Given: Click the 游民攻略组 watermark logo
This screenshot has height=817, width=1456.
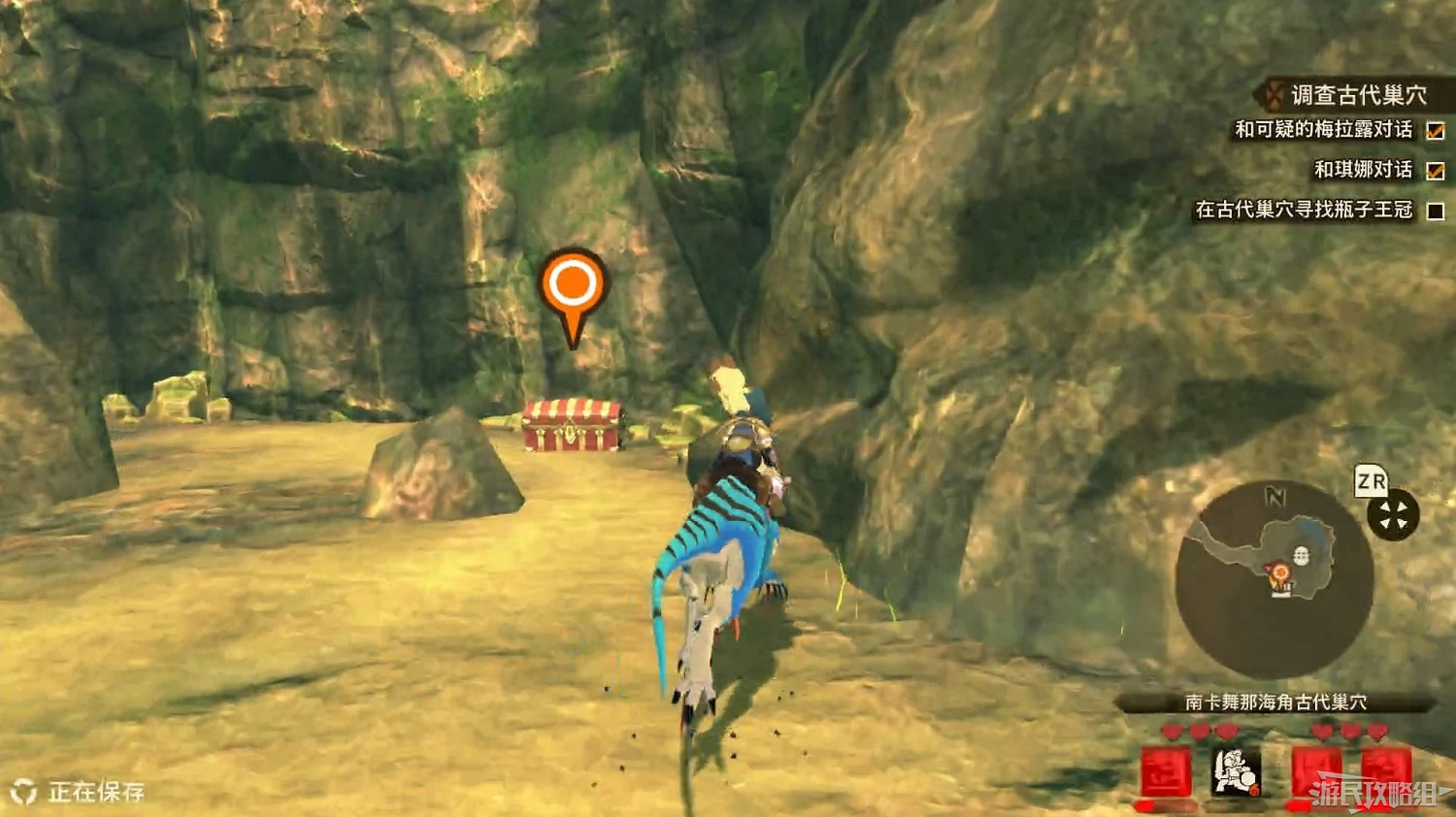Looking at the screenshot, I should (1374, 793).
